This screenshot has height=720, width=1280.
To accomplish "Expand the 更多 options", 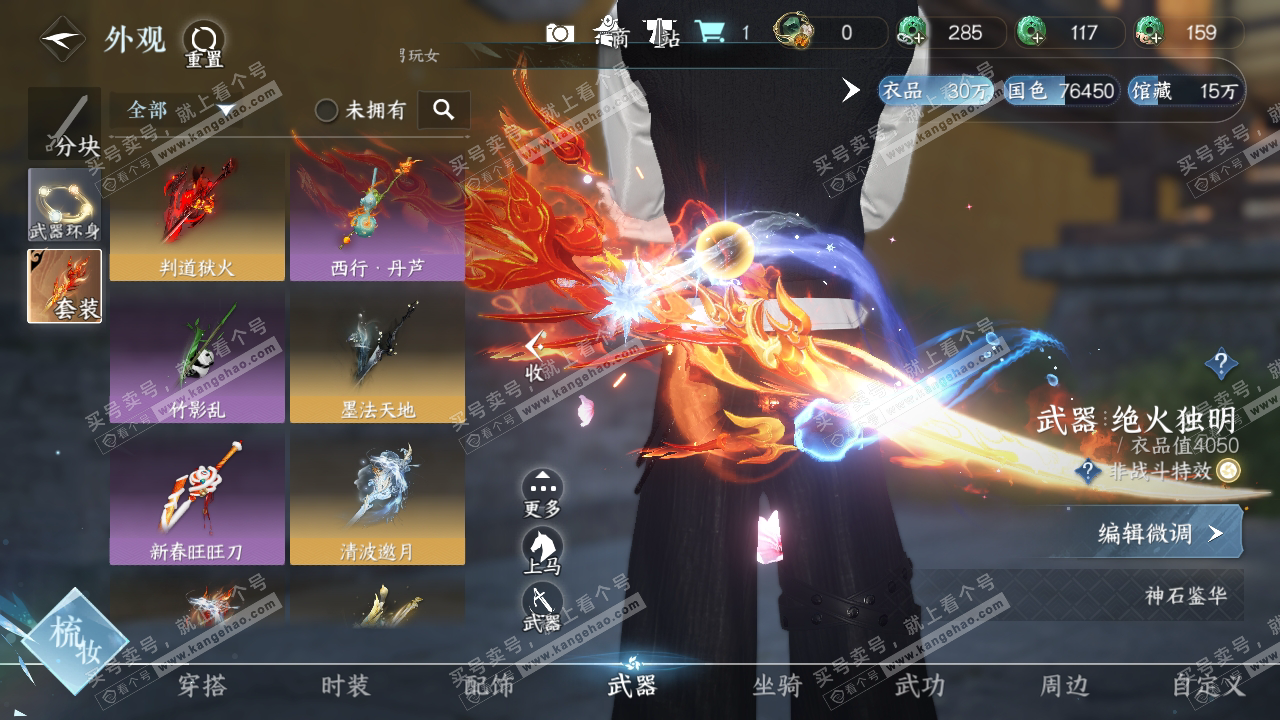I will coord(542,494).
